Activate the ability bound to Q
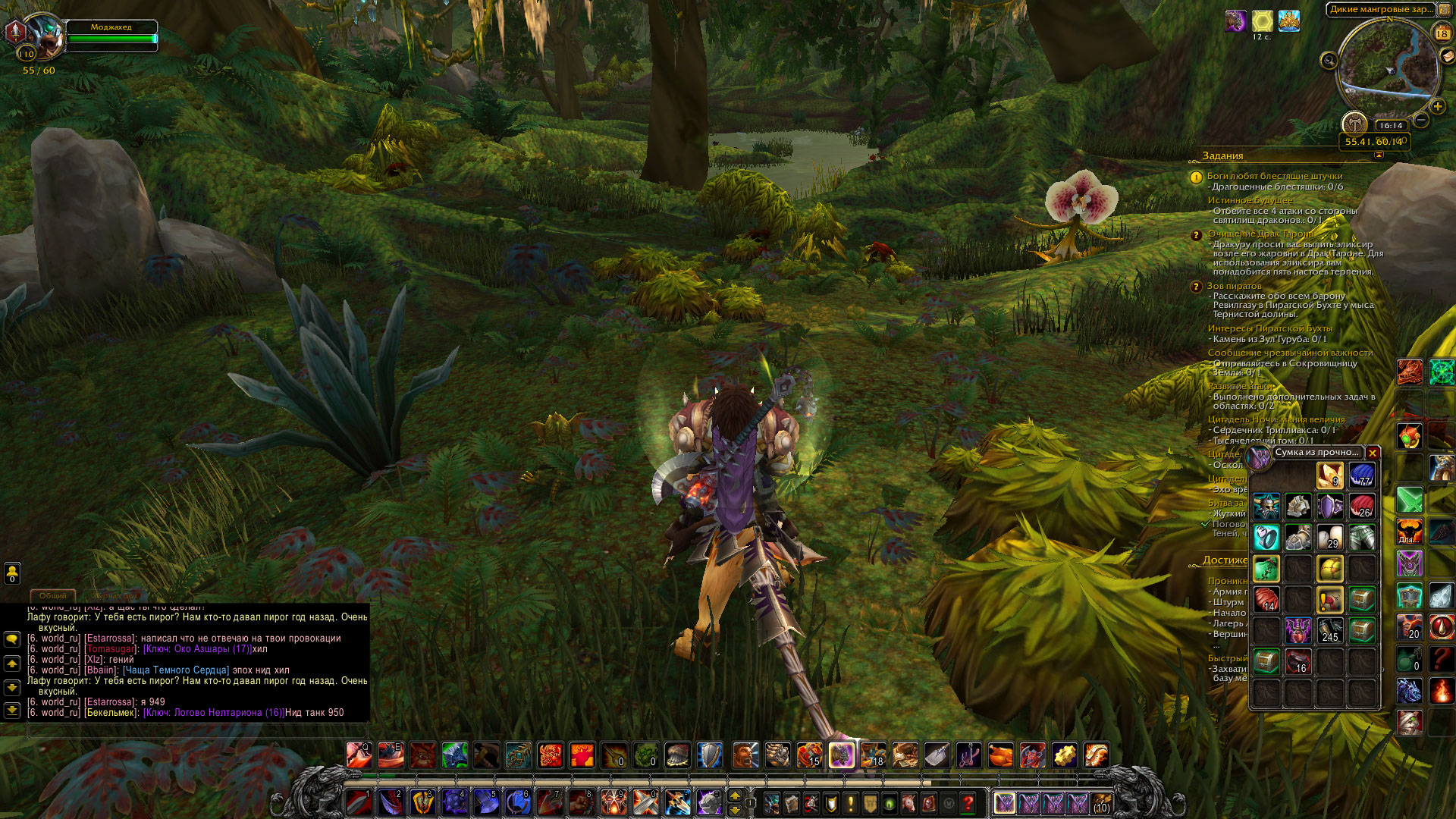This screenshot has width=1456, height=819. pyautogui.click(x=359, y=755)
